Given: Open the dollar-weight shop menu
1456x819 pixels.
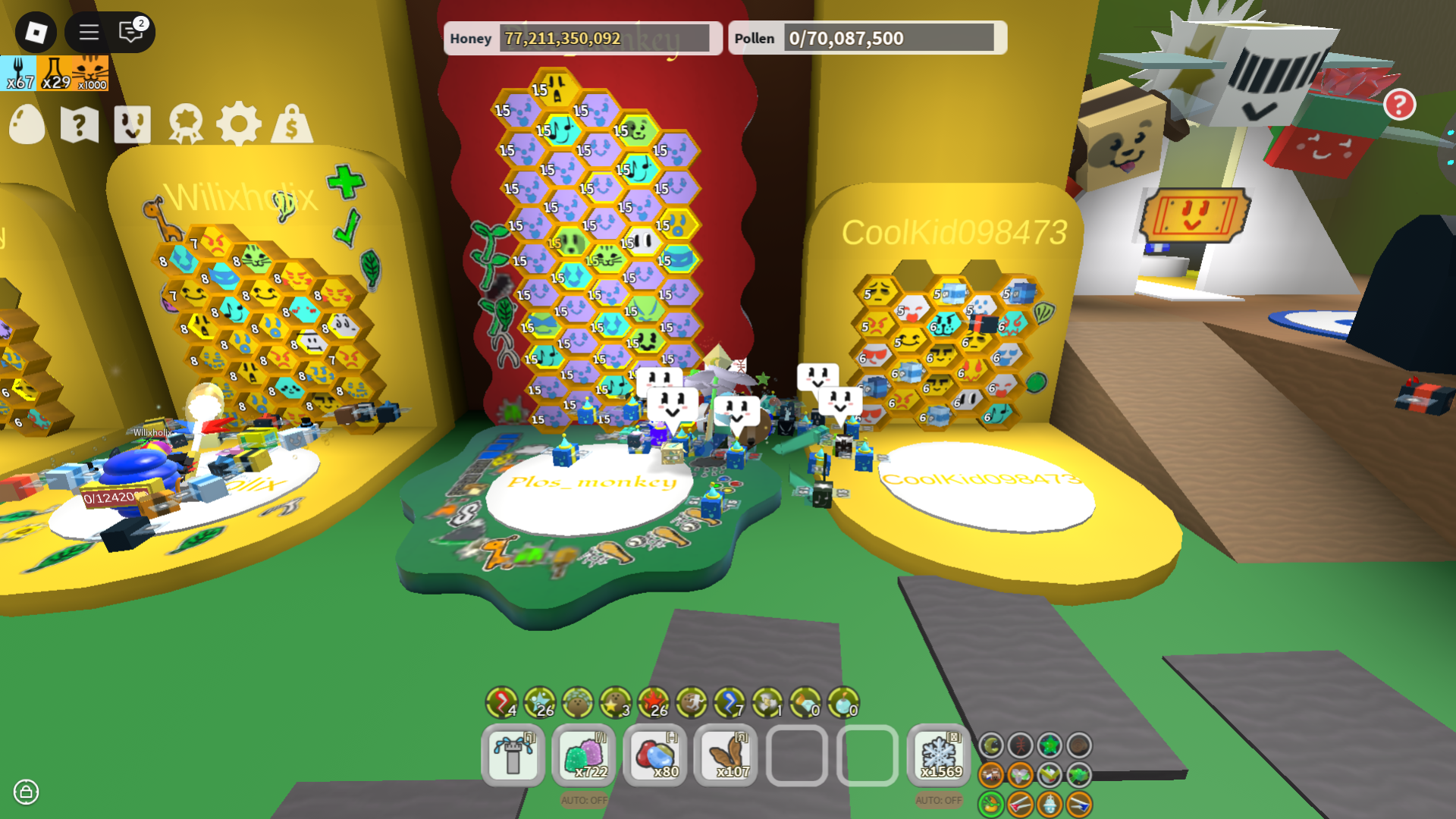Looking at the screenshot, I should click(x=292, y=124).
